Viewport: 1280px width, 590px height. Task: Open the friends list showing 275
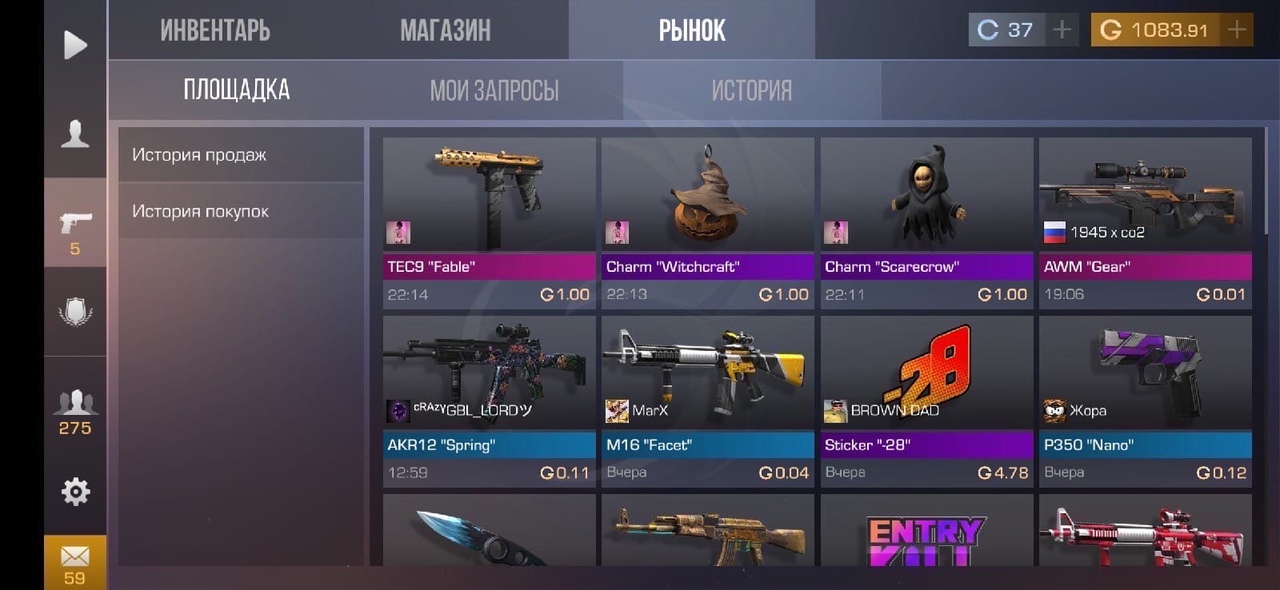point(75,412)
